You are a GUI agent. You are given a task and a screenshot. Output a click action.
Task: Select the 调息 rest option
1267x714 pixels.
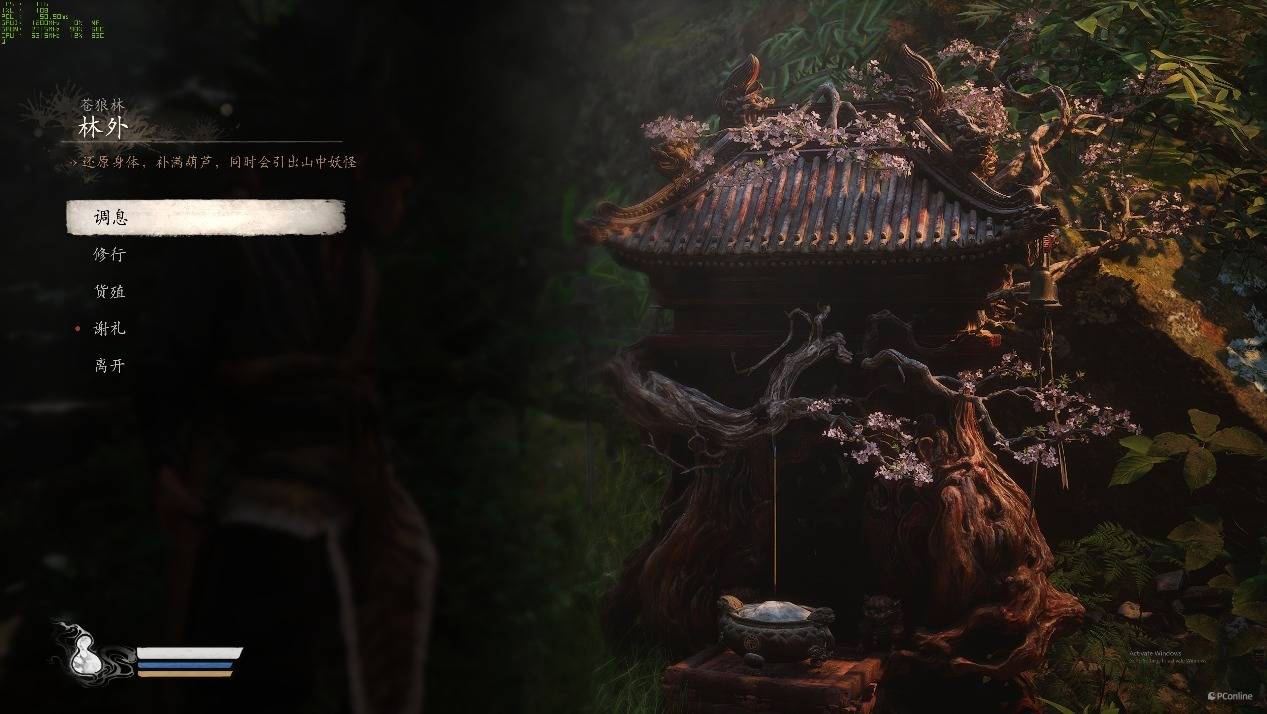[x=110, y=217]
